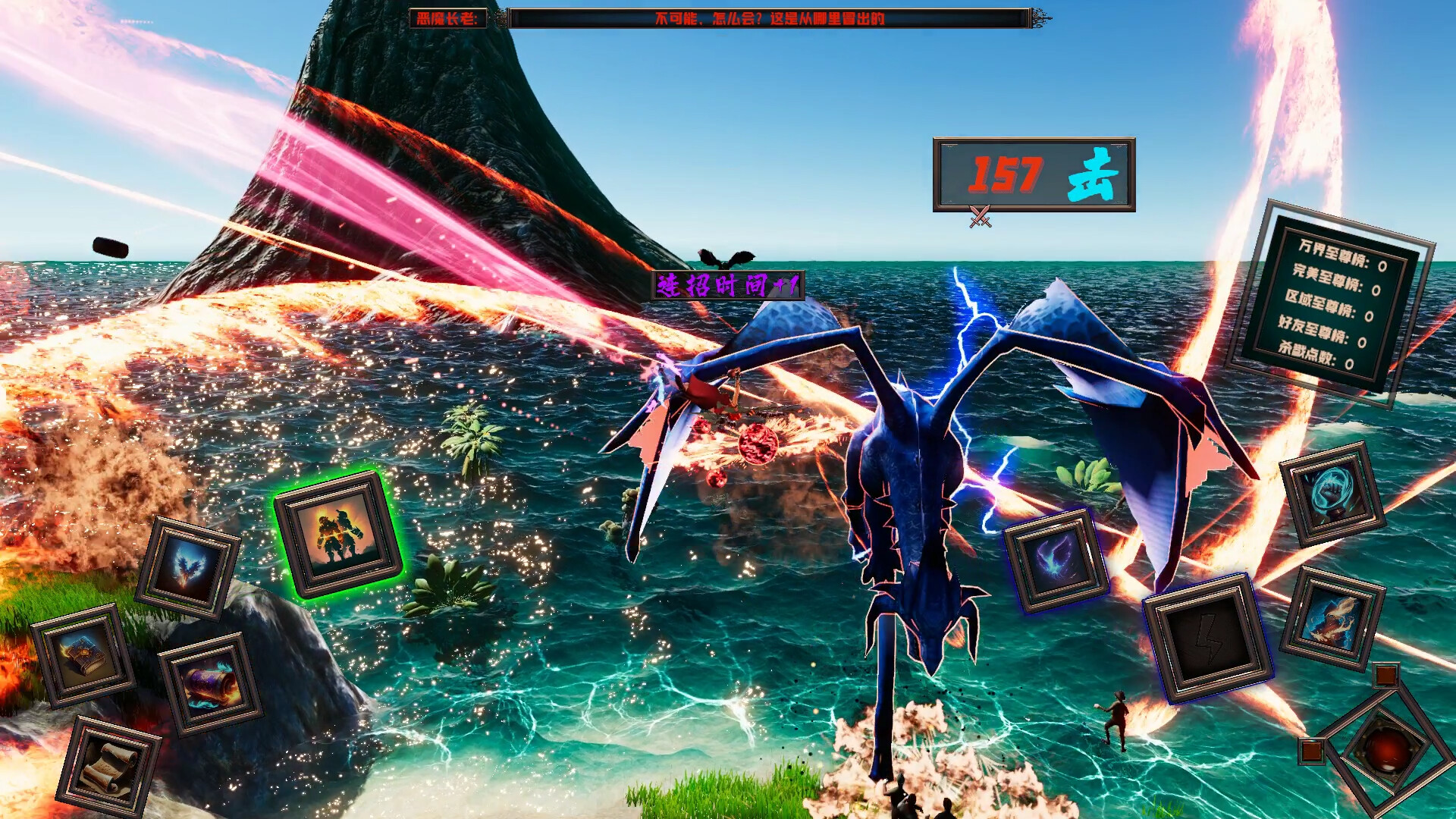Activate the lightning bolt skill icon

(1207, 639)
